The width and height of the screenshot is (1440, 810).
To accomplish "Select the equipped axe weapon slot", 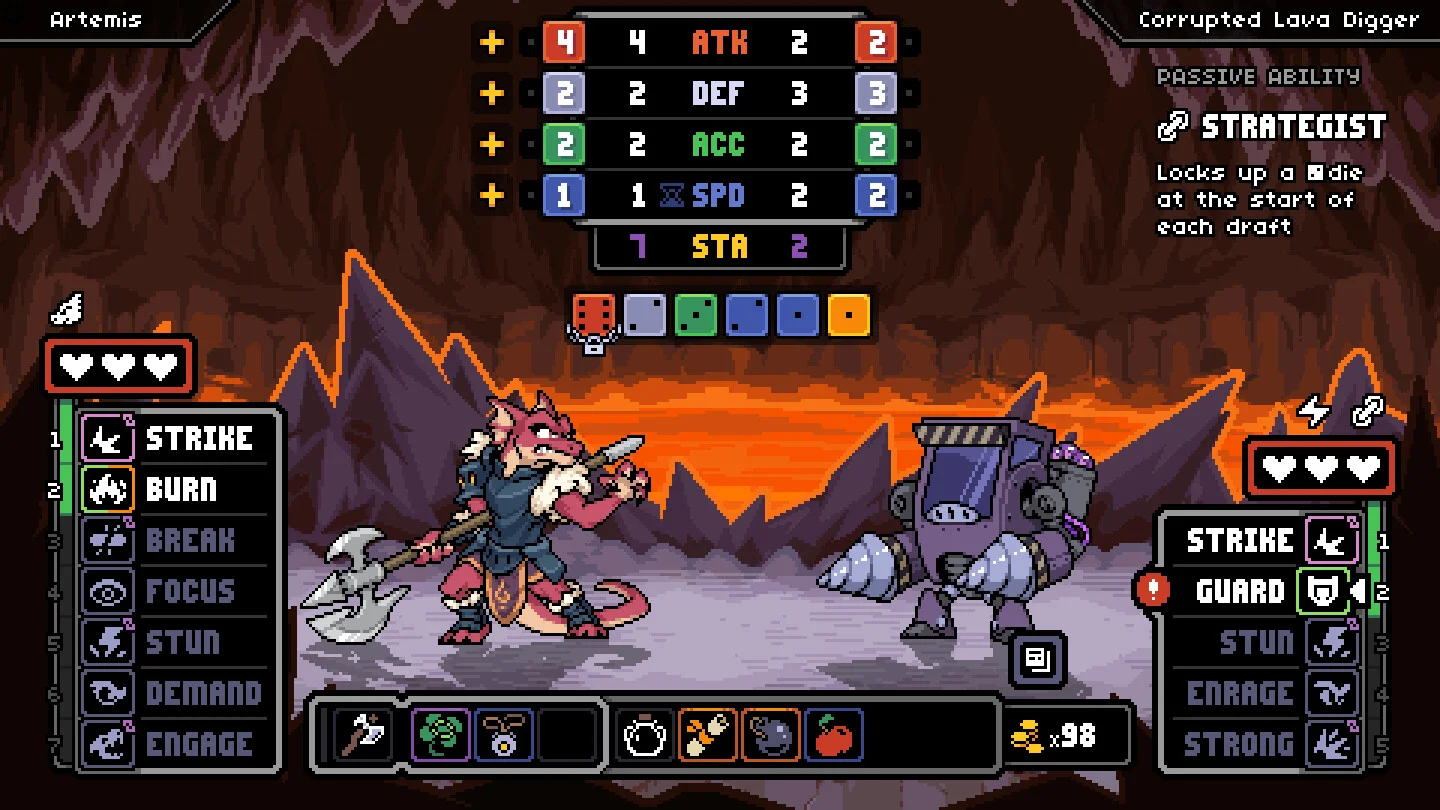I will [x=364, y=736].
